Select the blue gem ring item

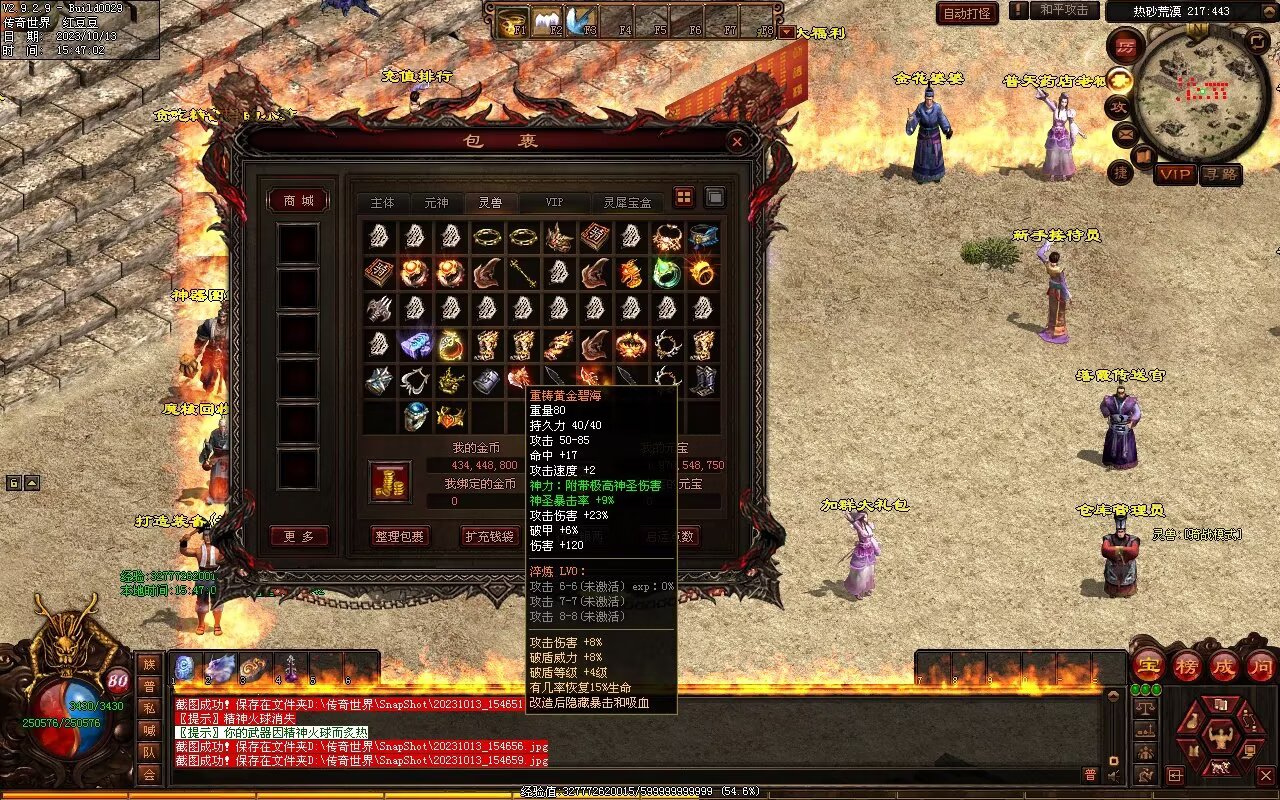(x=416, y=417)
